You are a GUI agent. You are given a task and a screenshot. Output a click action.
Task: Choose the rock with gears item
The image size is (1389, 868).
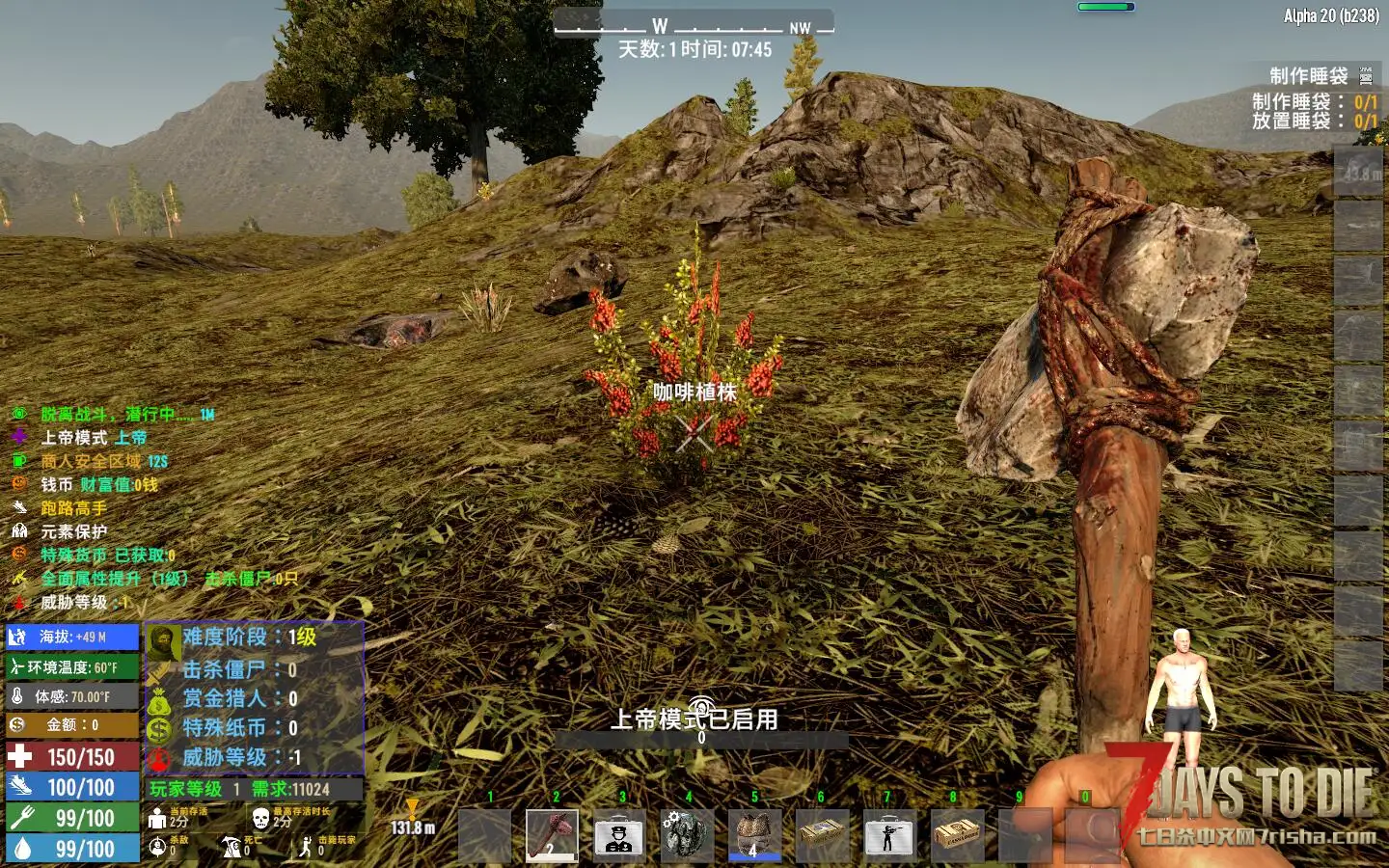pyautogui.click(x=686, y=835)
